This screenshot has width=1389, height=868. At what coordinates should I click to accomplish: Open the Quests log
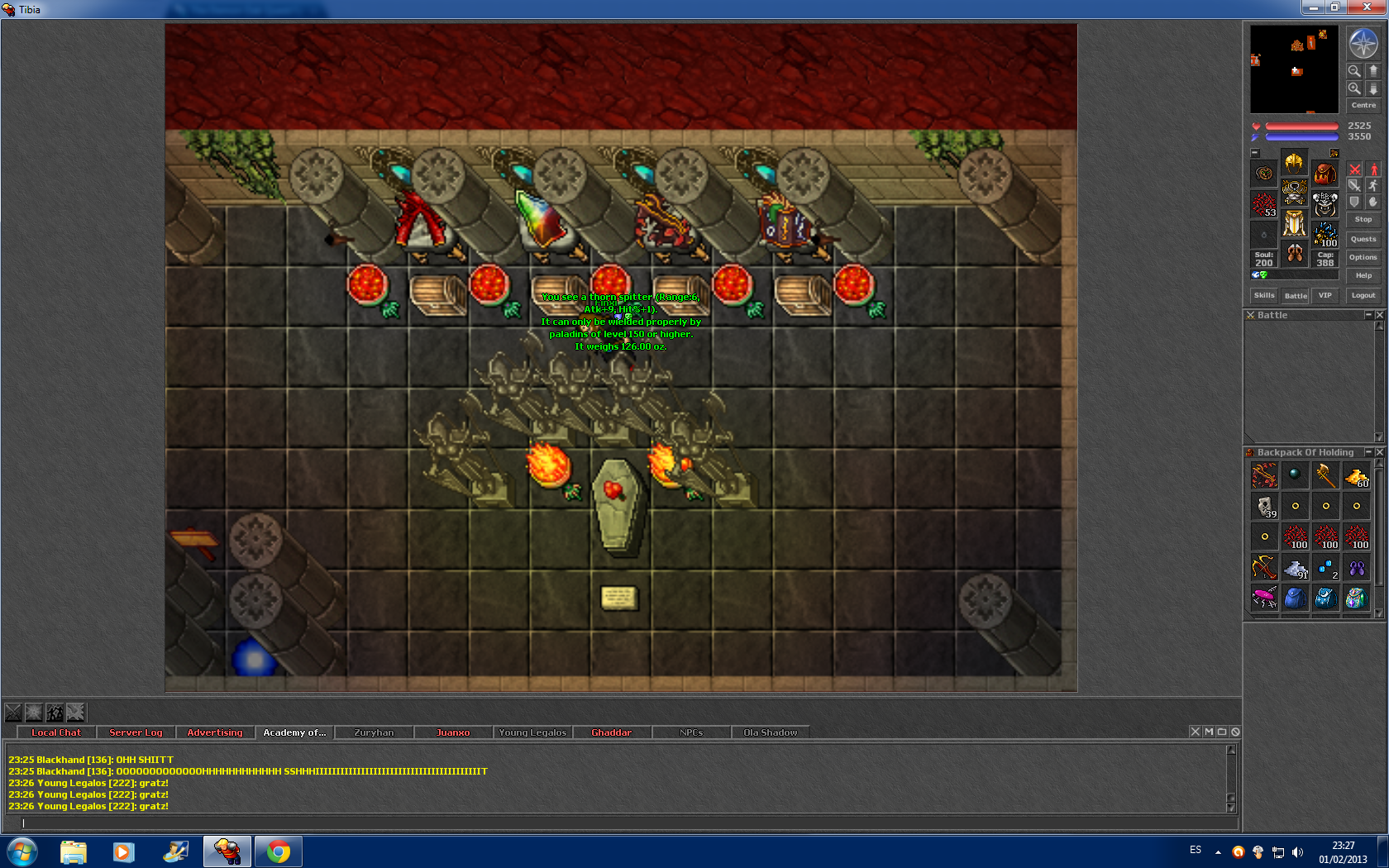pos(1363,239)
